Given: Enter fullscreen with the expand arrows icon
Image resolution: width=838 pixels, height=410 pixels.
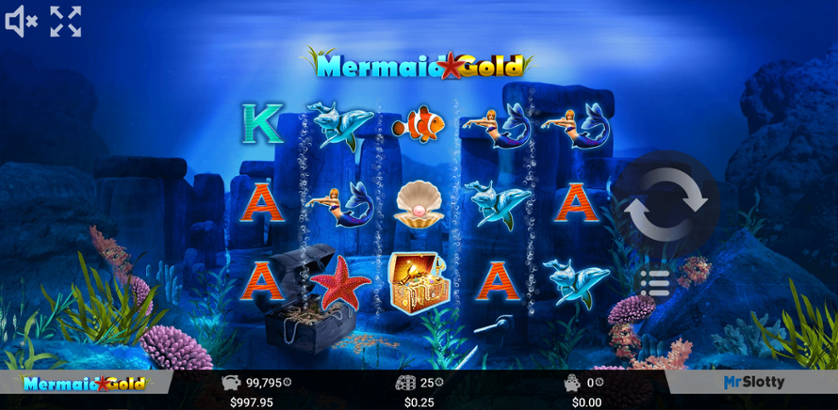Looking at the screenshot, I should pos(66,21).
